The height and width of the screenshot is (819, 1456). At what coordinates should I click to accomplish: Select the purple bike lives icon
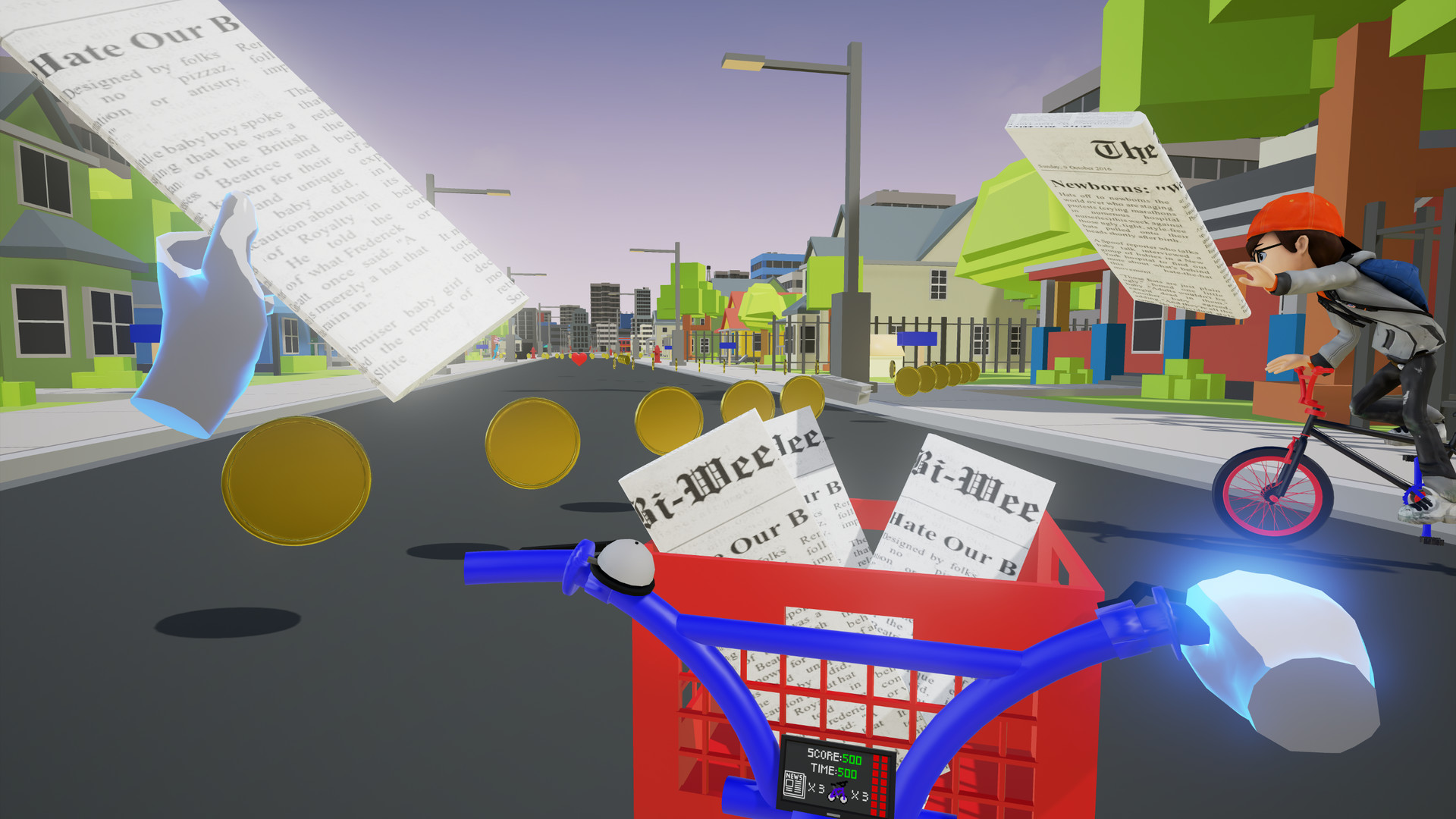point(838,792)
